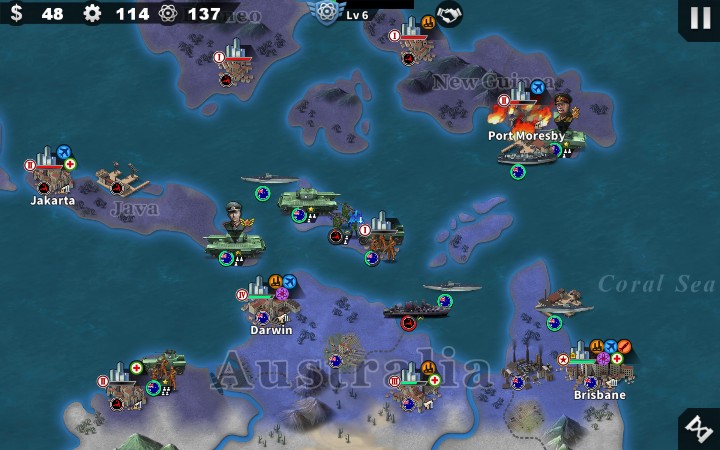Open the Lv 6 commander badge
Viewport: 720px width, 450px height.
tap(326, 12)
